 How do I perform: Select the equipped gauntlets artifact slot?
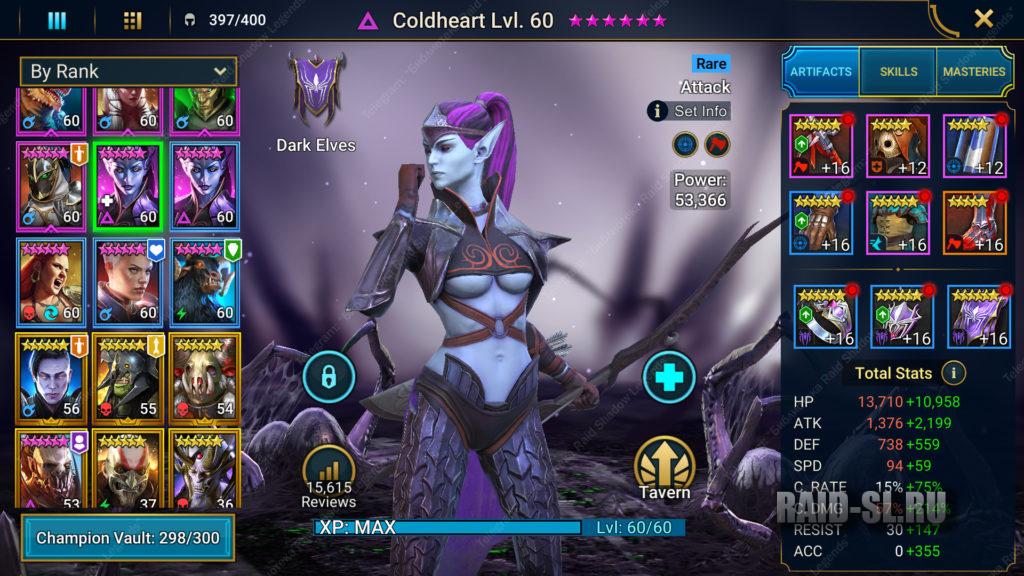(820, 222)
